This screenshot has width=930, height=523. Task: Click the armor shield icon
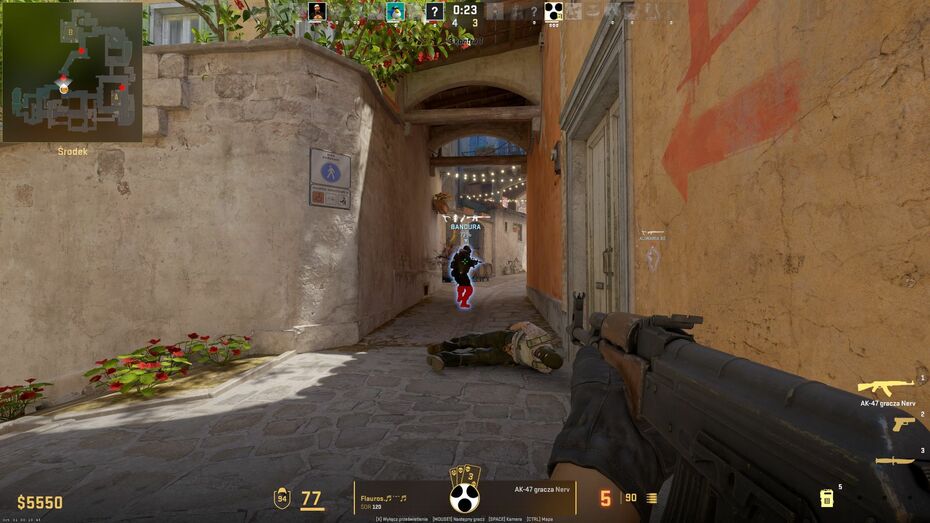[282, 499]
